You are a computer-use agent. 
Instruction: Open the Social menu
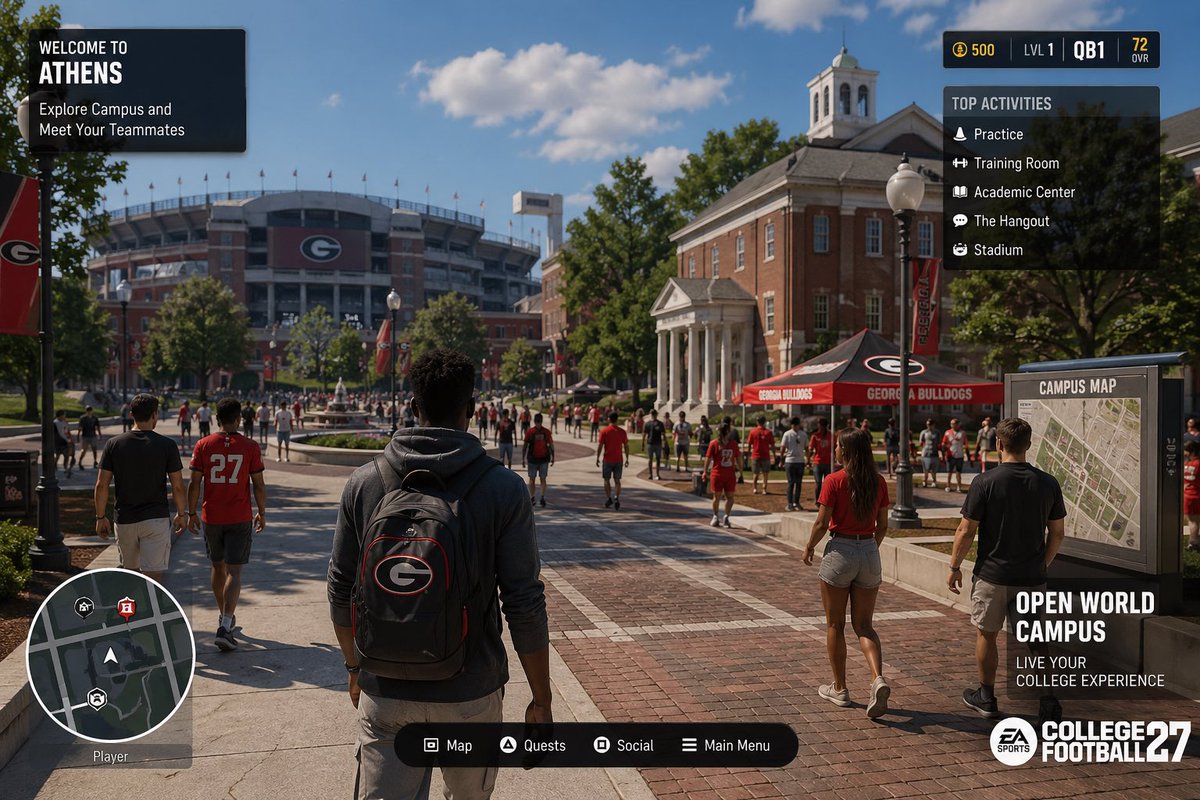tap(624, 745)
